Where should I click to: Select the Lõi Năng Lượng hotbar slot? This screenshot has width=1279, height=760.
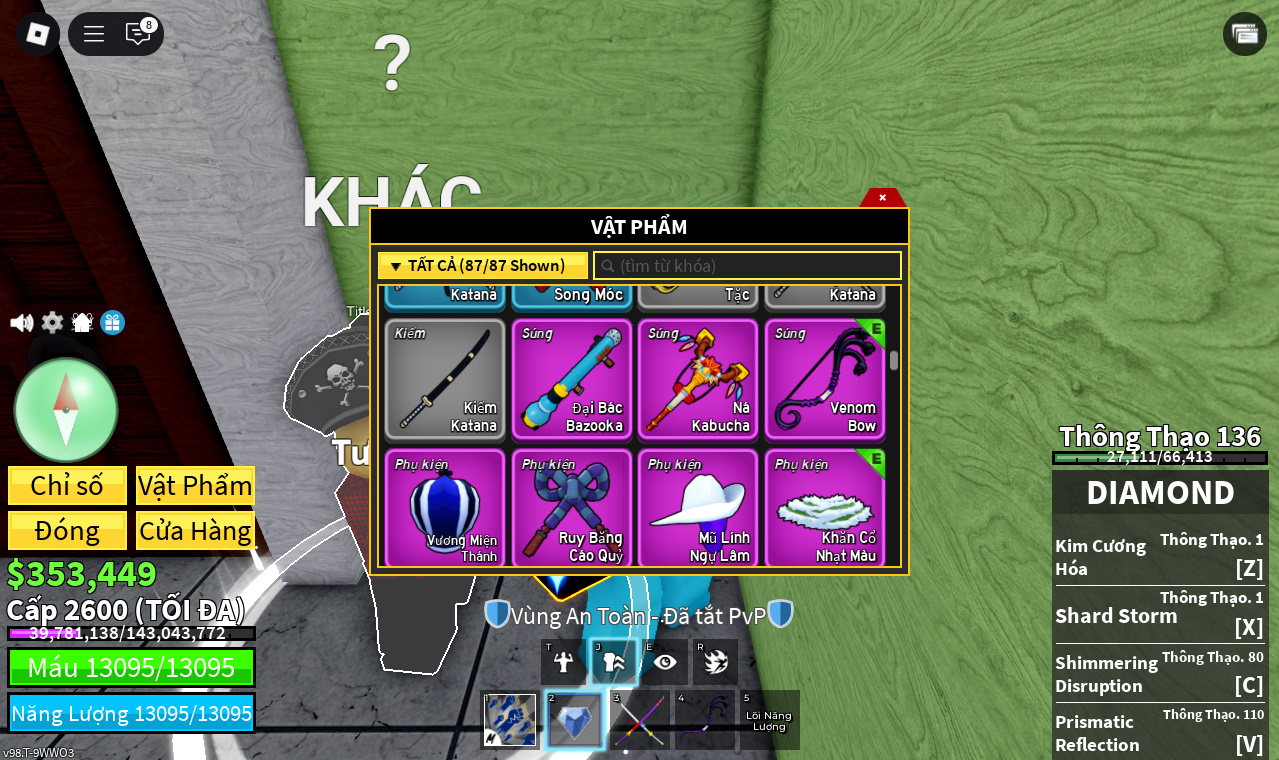pyautogui.click(x=769, y=720)
